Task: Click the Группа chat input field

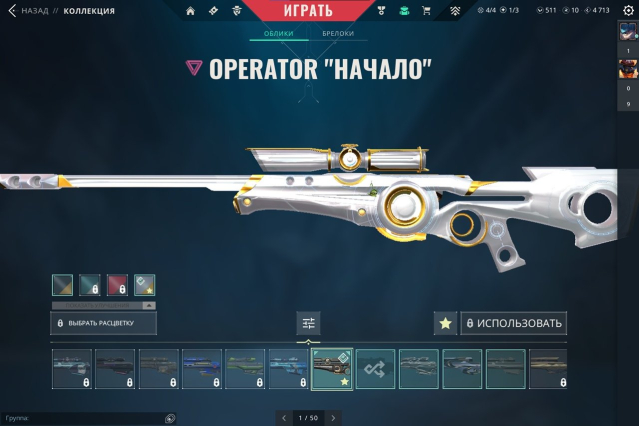Action: pos(85,418)
